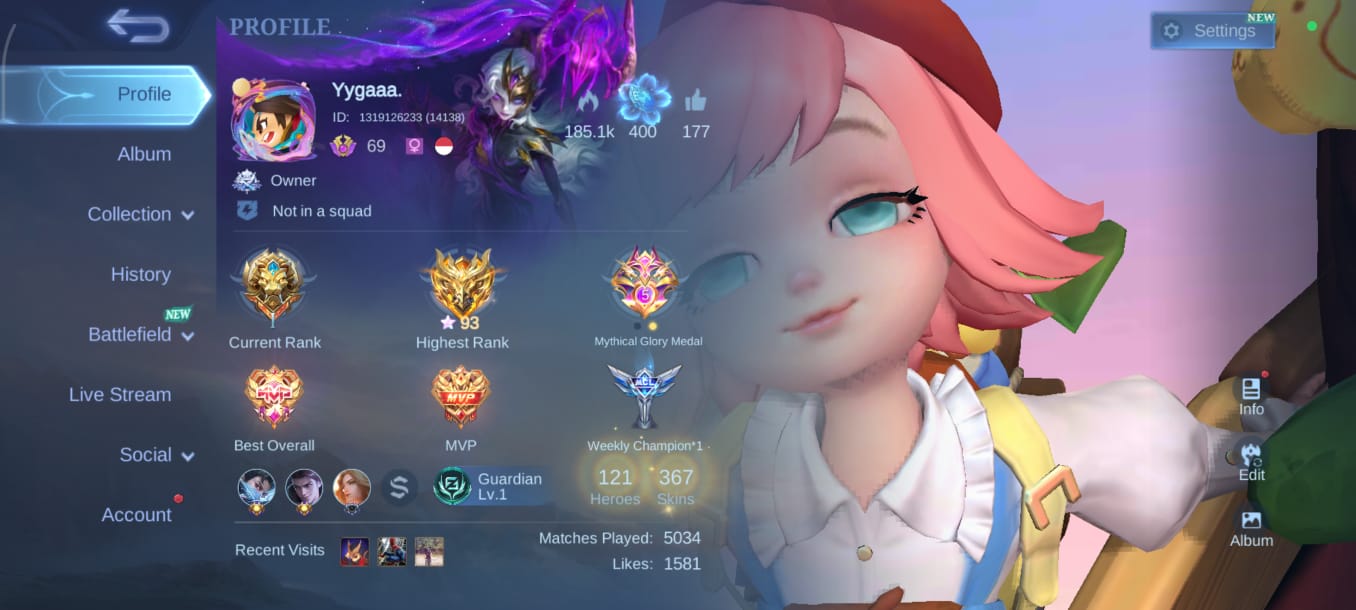This screenshot has height=610, width=1356.
Task: Click the player avatar portrait
Action: click(273, 120)
